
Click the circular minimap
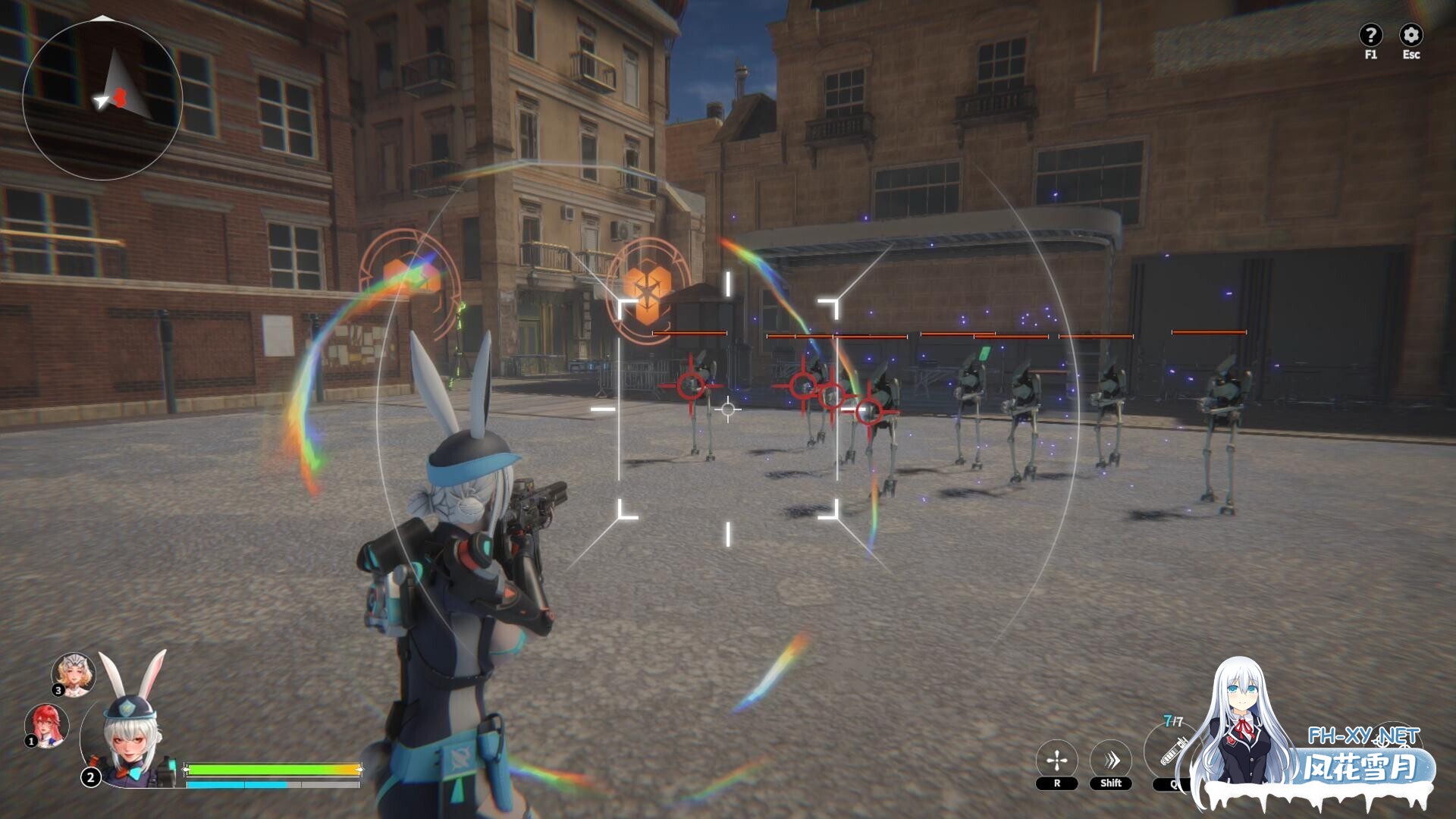click(102, 100)
